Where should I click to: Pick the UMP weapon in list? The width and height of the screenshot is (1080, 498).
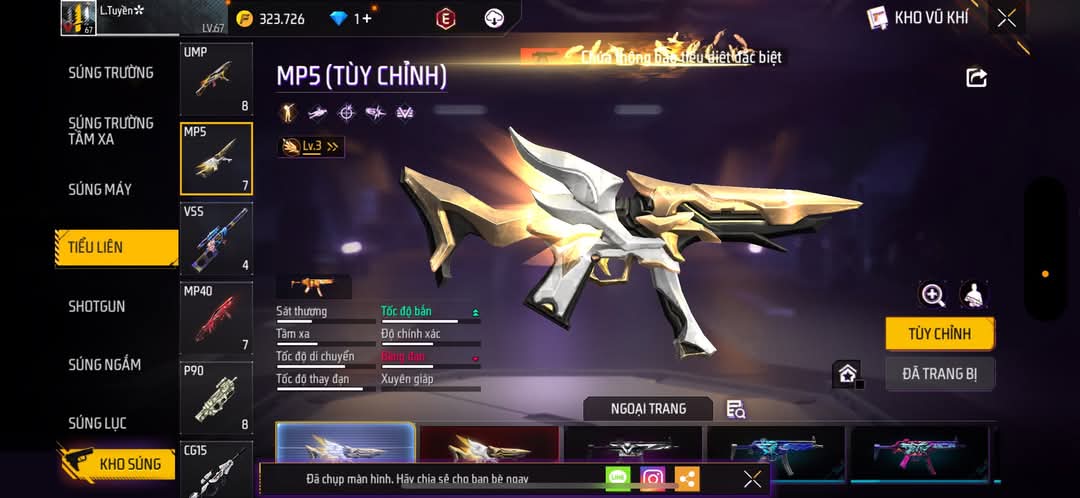[216, 78]
